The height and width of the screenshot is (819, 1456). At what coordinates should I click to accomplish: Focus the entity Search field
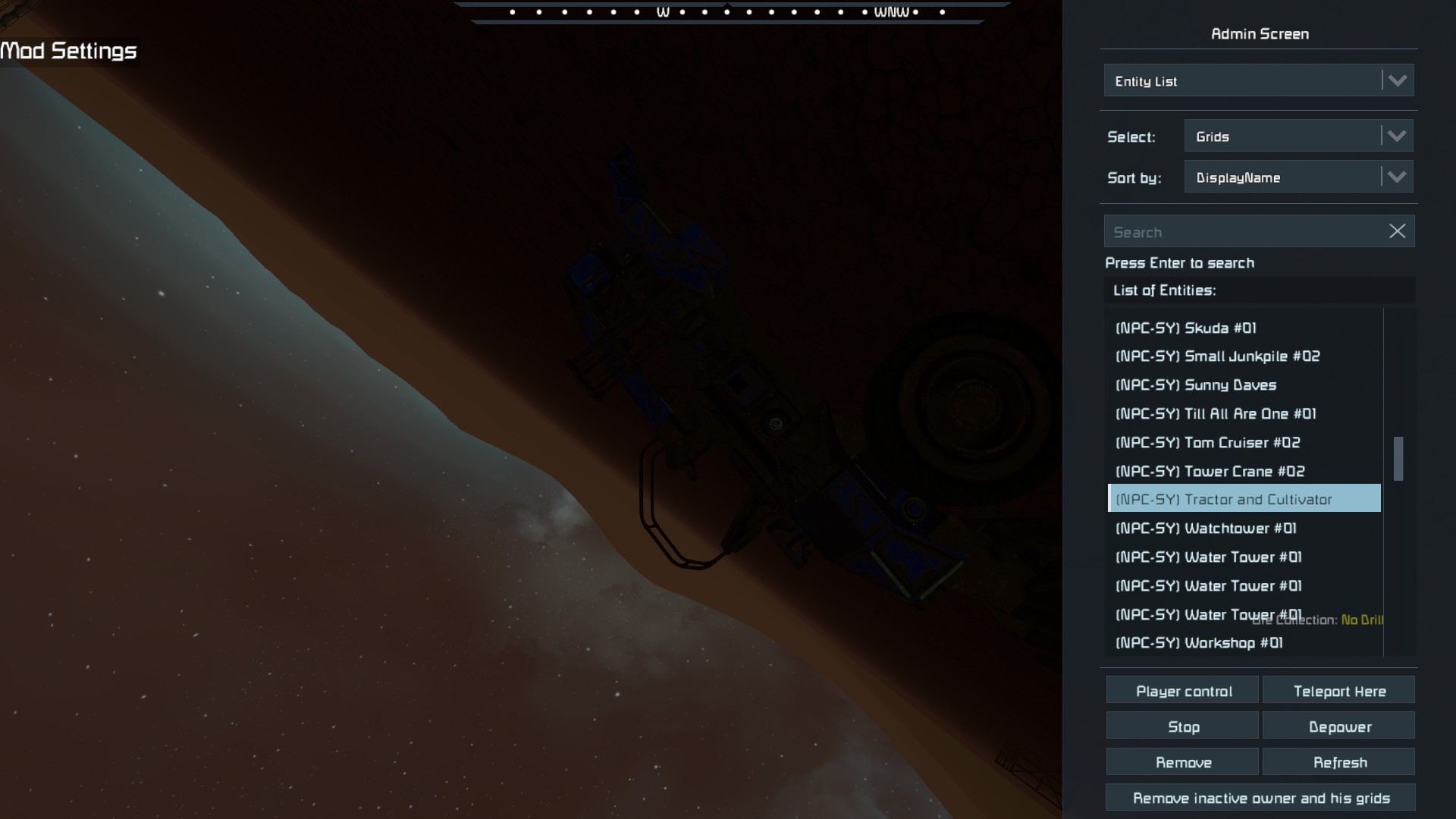pos(1244,232)
